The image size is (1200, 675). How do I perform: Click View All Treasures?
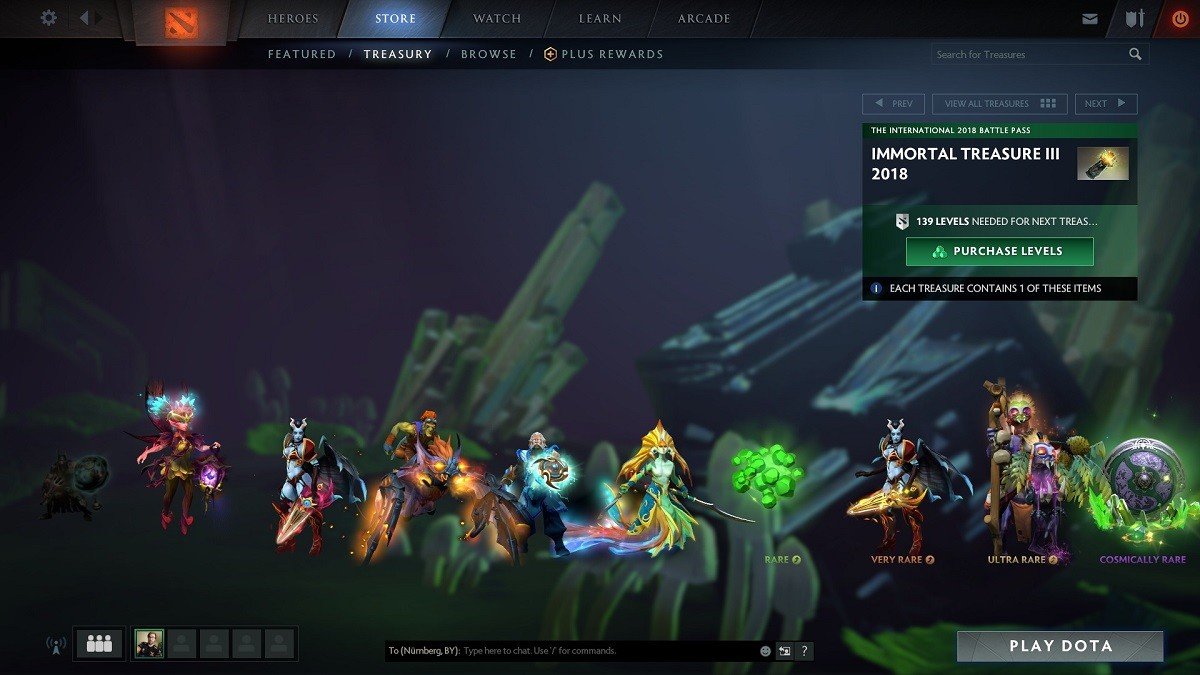point(1000,104)
